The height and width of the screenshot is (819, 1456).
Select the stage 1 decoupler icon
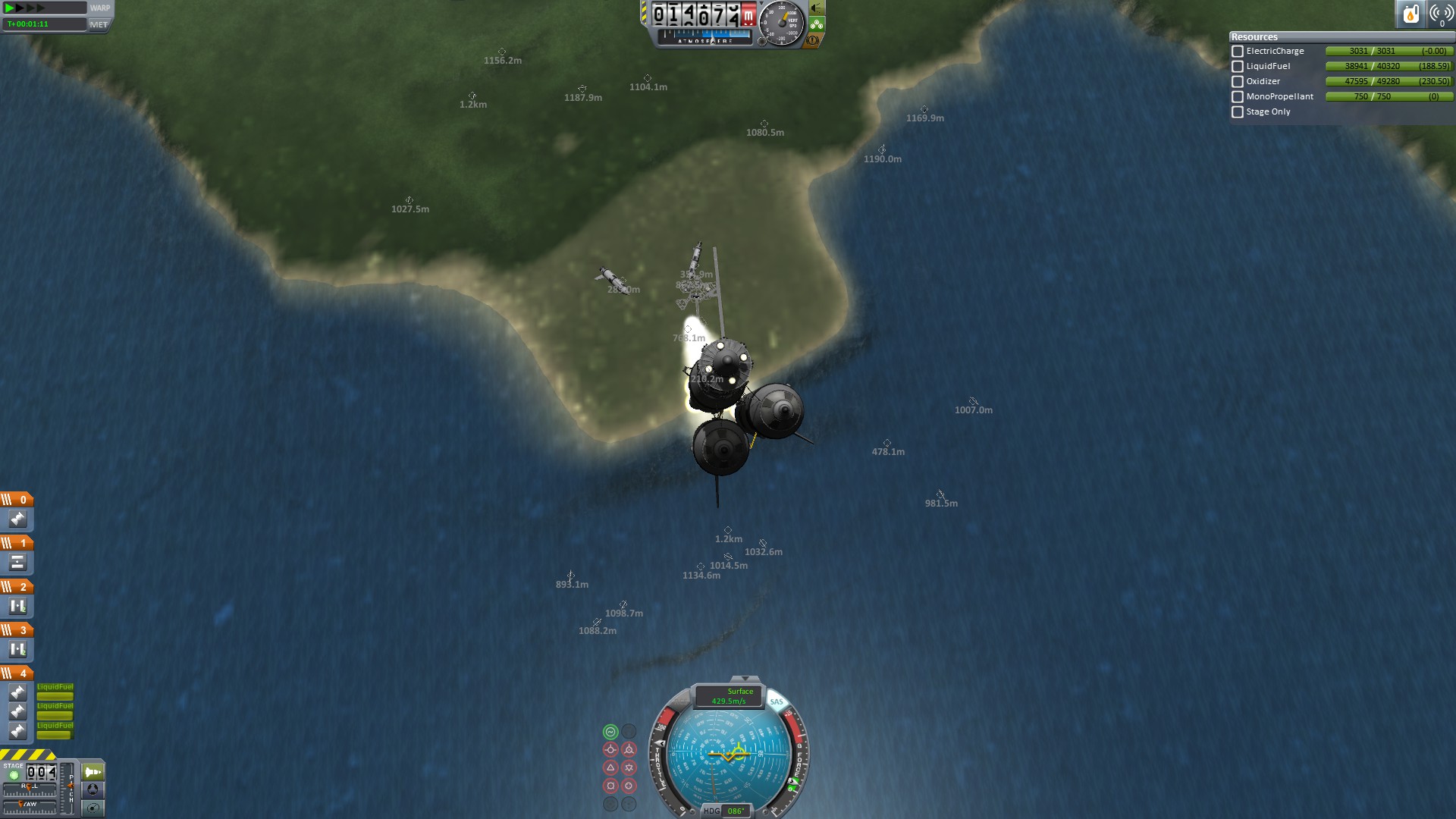click(x=17, y=563)
